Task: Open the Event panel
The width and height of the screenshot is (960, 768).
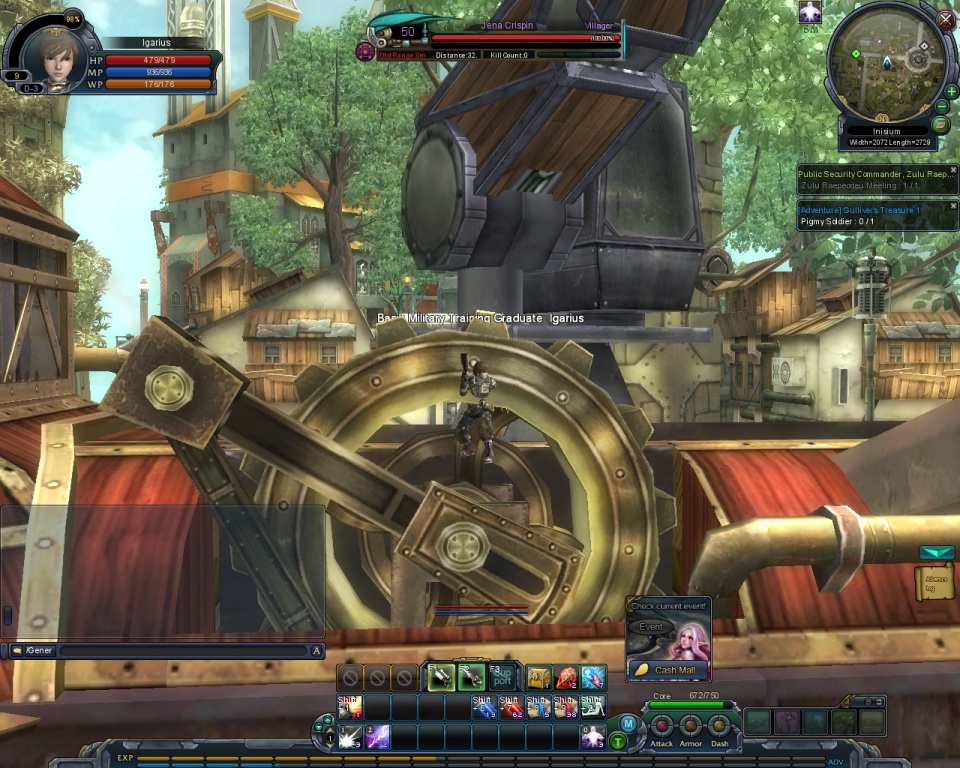Action: (651, 627)
